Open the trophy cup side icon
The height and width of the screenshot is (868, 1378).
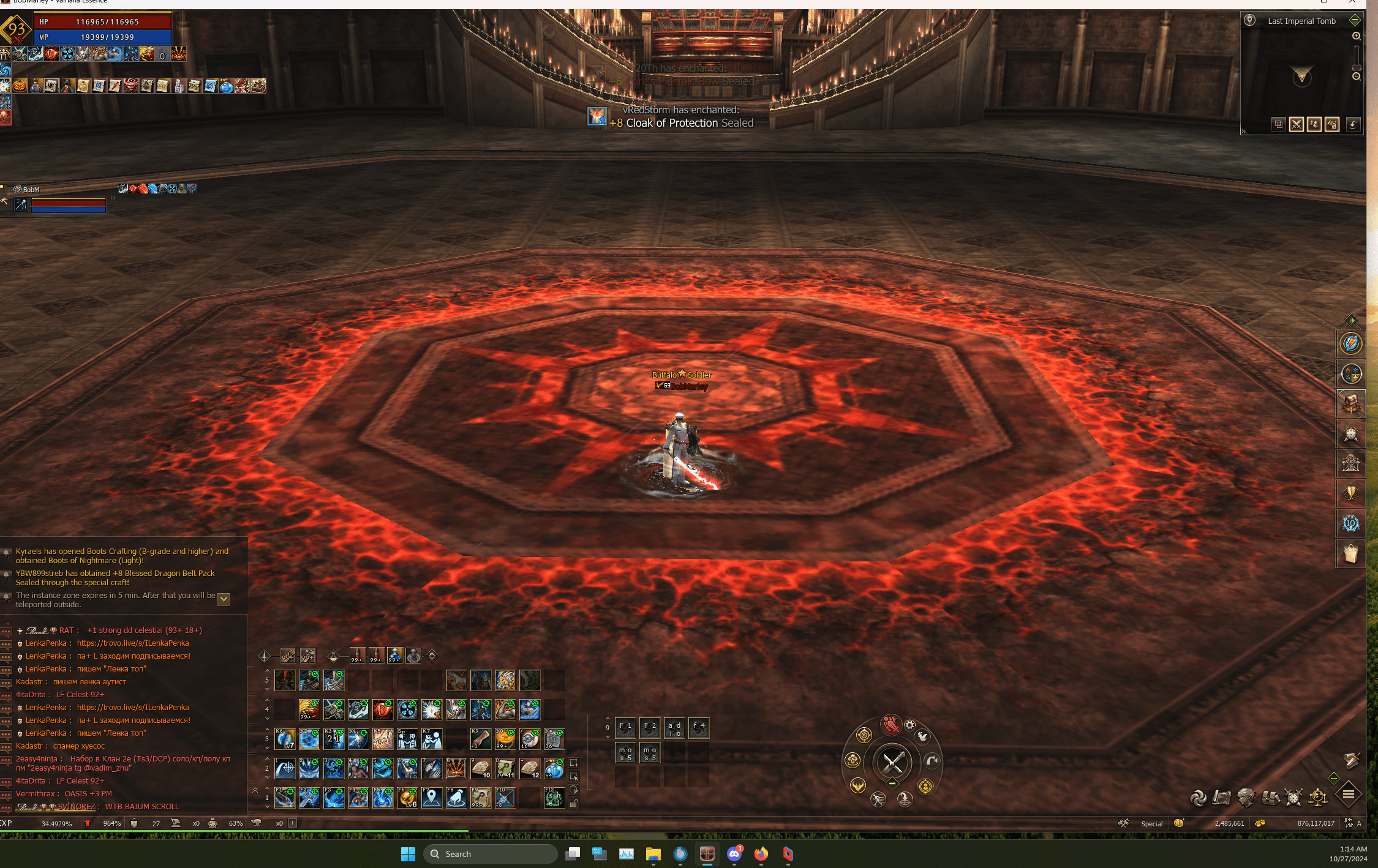(1350, 494)
